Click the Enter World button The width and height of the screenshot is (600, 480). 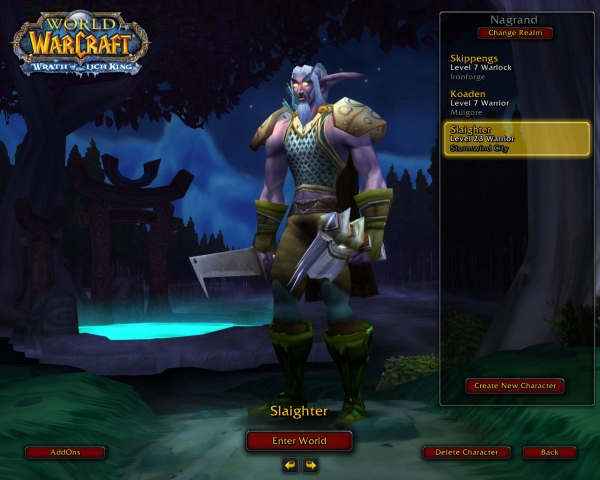pos(299,440)
